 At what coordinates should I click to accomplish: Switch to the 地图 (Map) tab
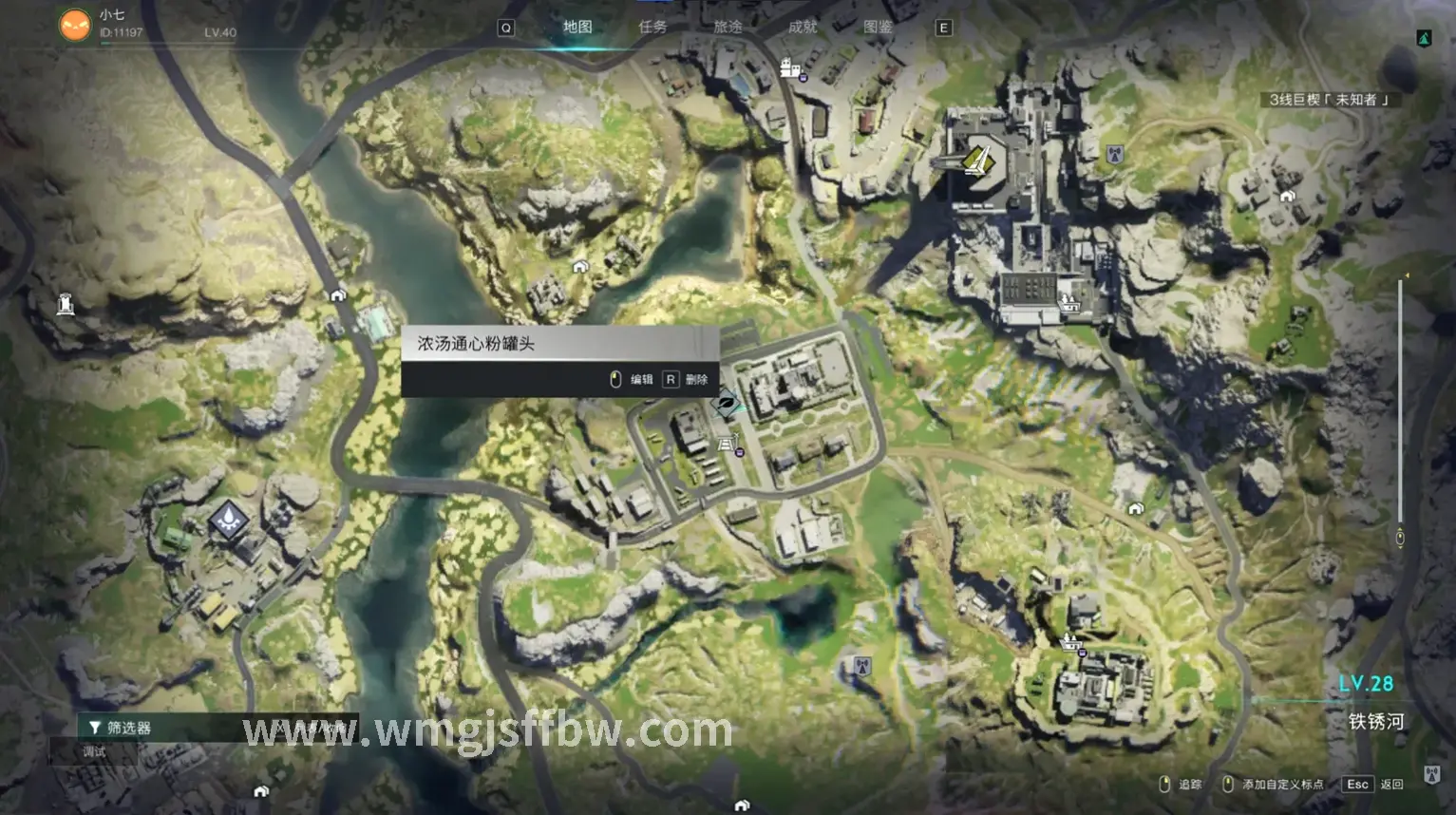577,27
